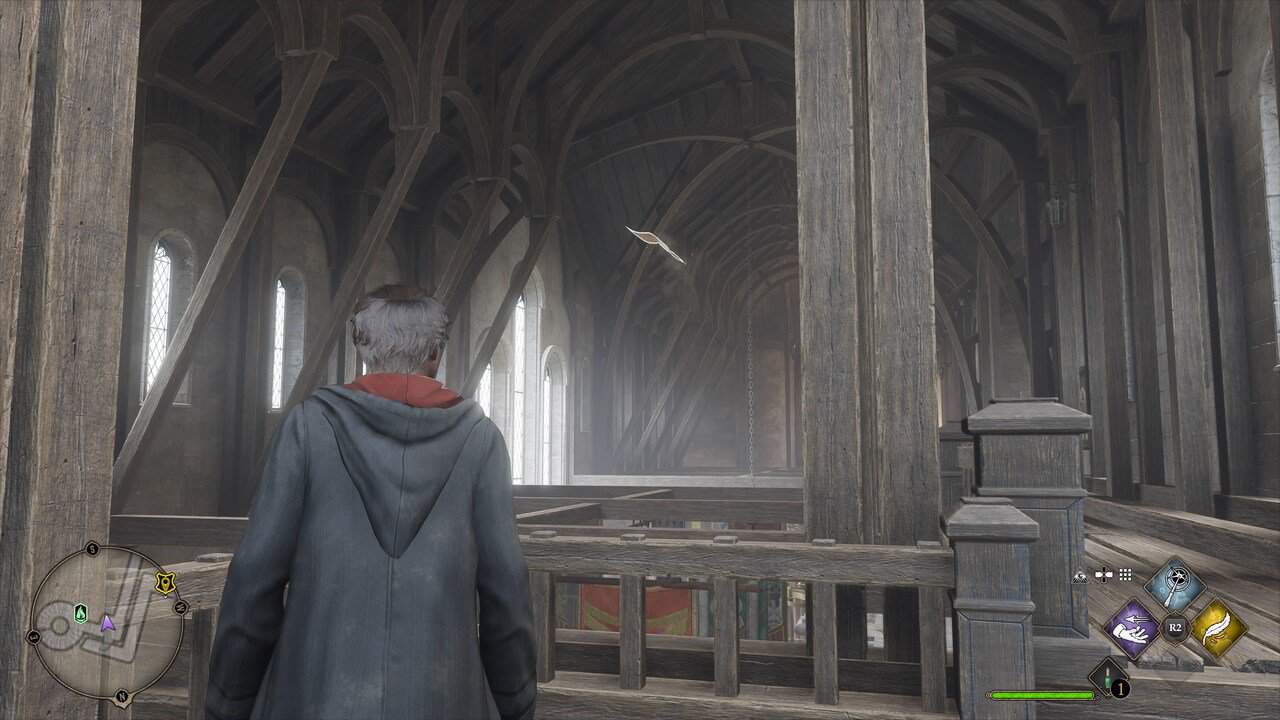Activate the yellow feather Levitation spell
1280x720 pixels.
tap(1218, 628)
